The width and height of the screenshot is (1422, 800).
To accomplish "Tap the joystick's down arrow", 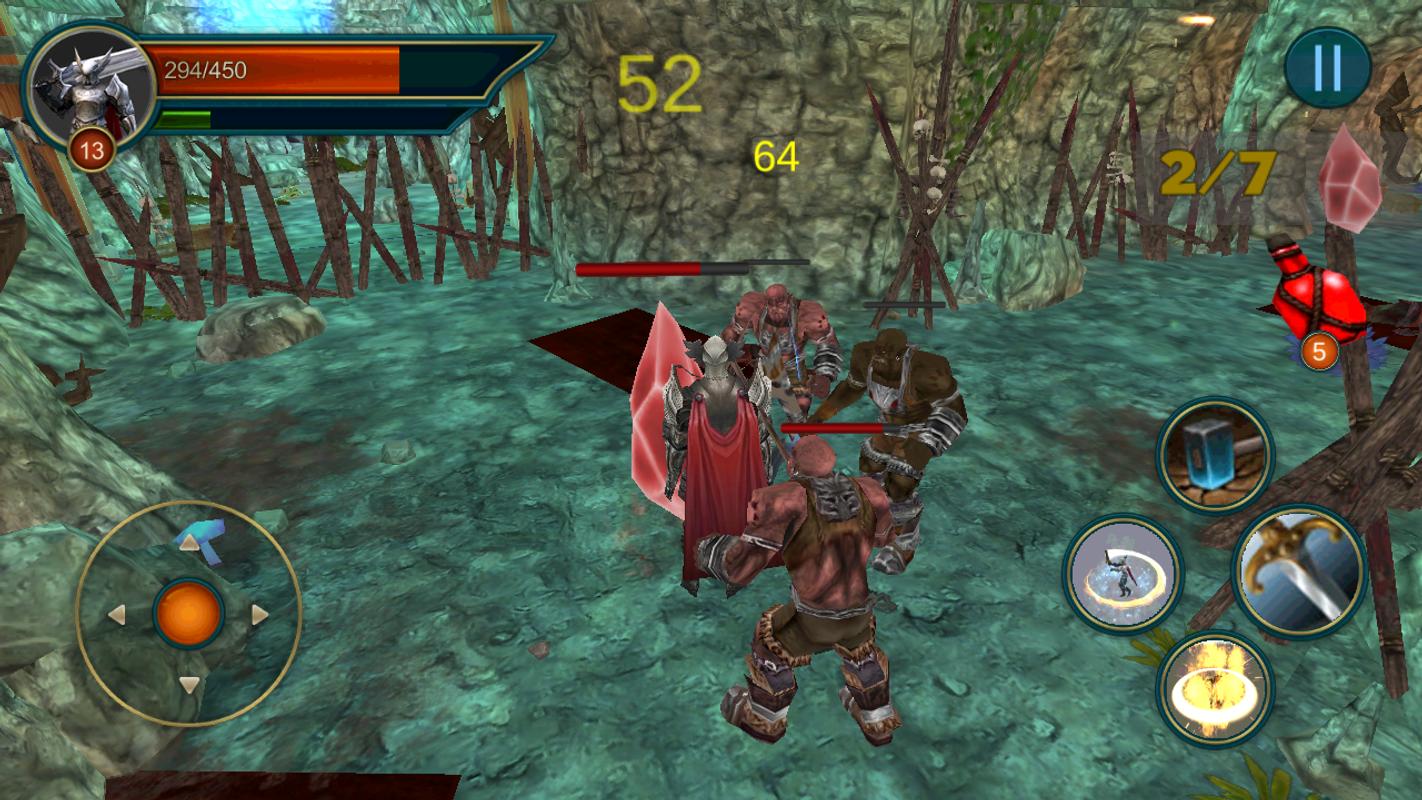I will (189, 685).
